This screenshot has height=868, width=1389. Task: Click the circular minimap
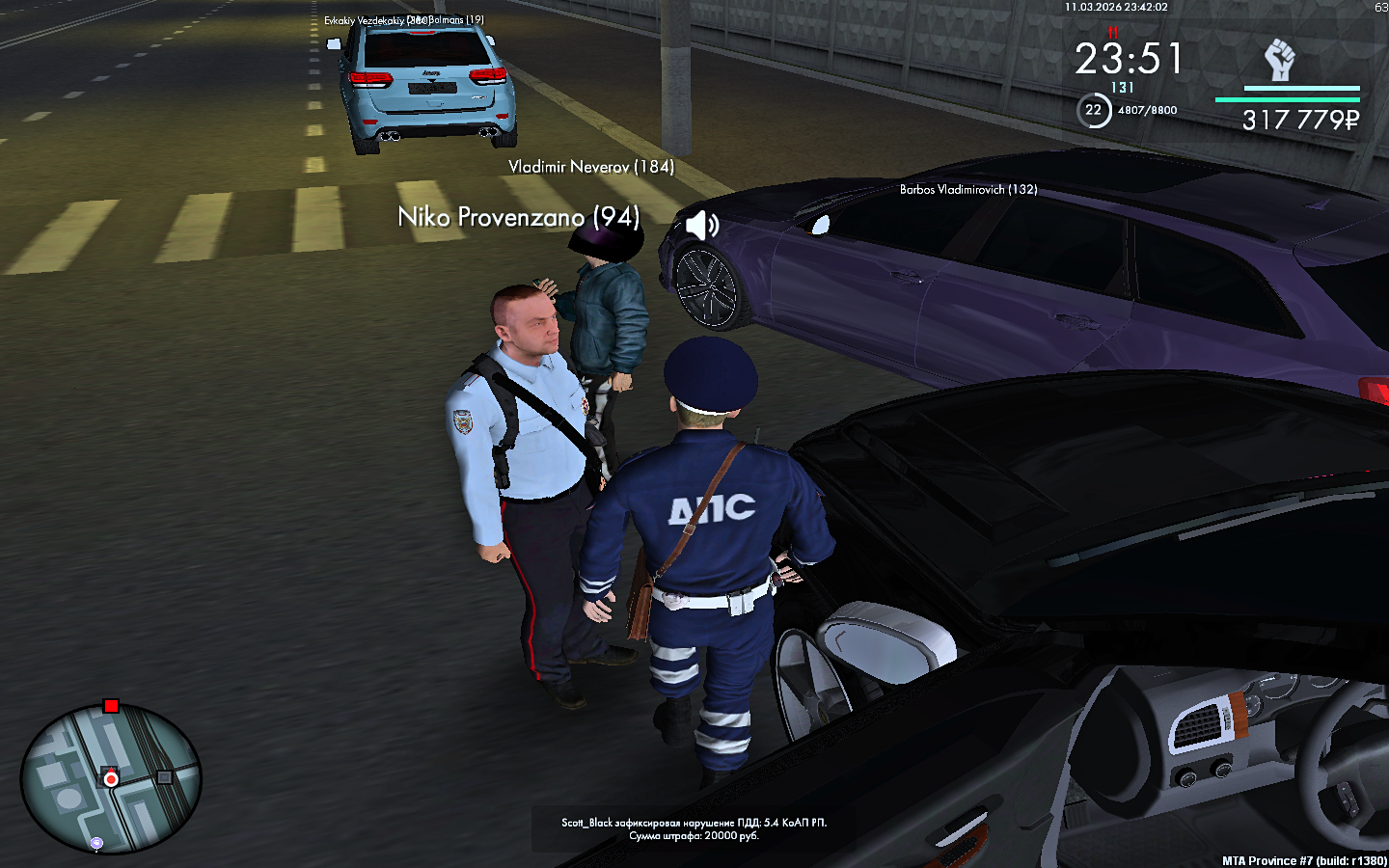pos(111,779)
